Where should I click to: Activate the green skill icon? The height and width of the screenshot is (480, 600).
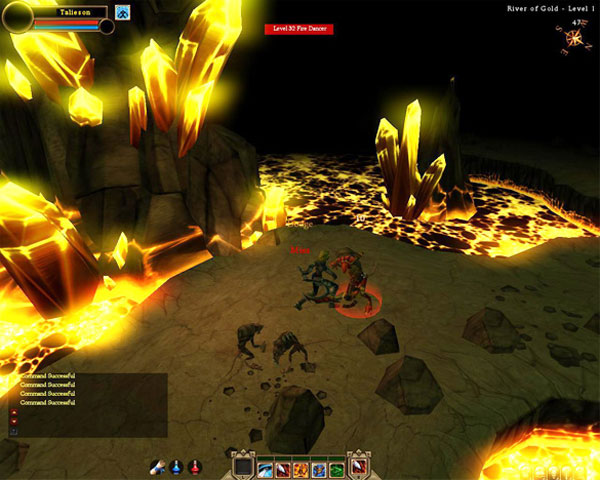click(337, 469)
